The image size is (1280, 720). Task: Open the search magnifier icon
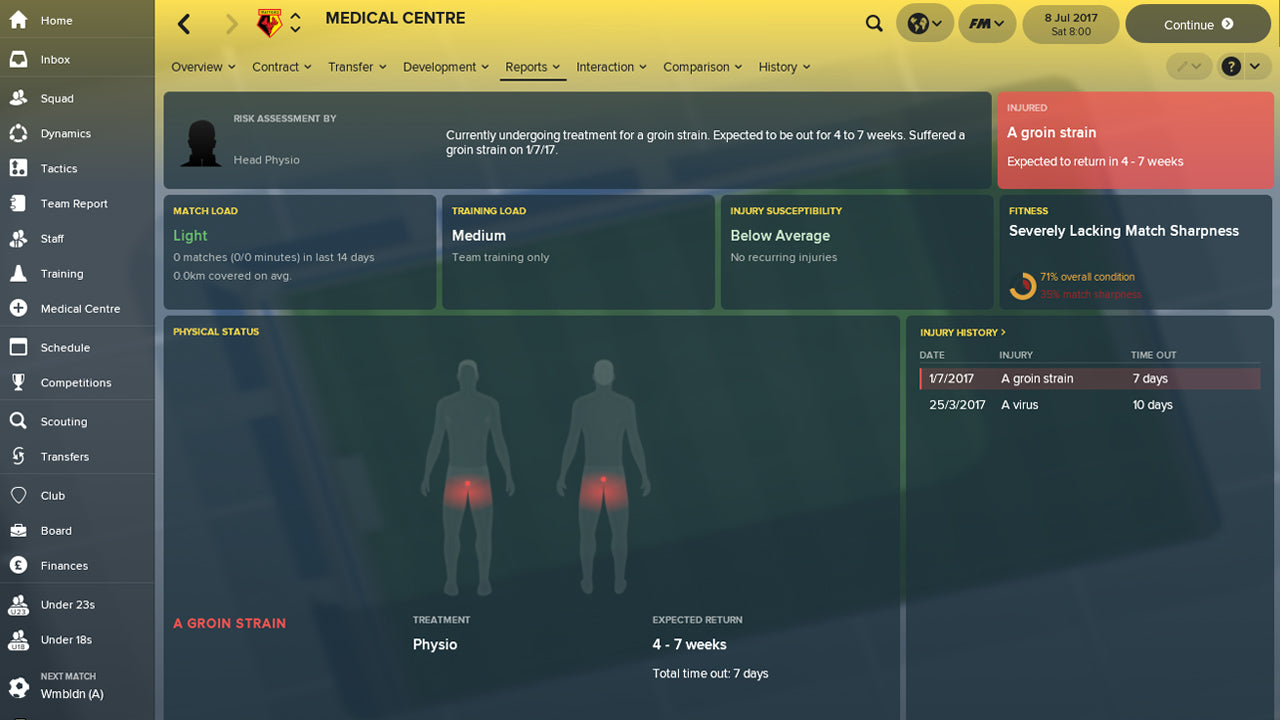(x=874, y=24)
